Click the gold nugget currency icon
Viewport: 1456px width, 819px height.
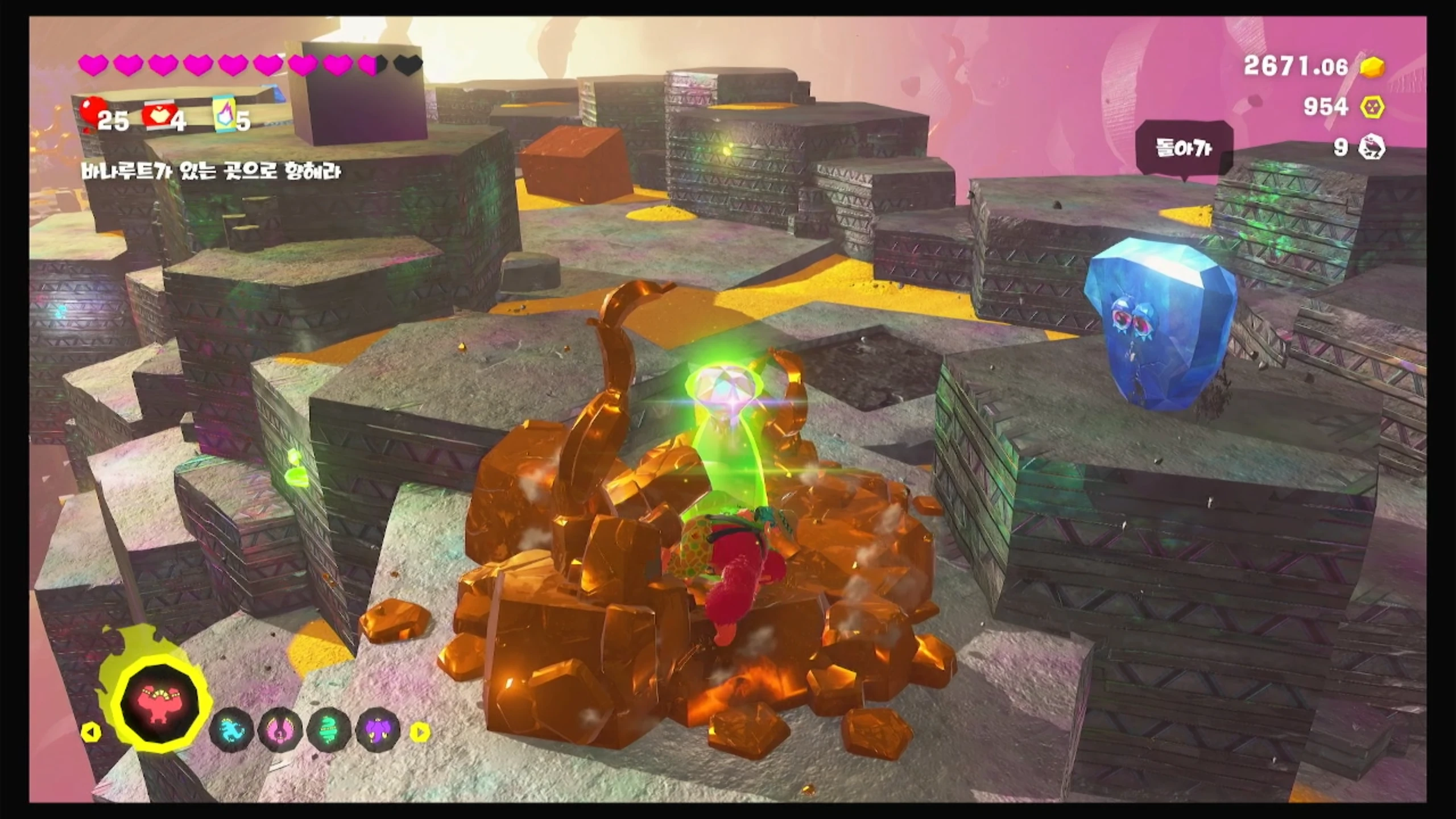(x=1373, y=67)
